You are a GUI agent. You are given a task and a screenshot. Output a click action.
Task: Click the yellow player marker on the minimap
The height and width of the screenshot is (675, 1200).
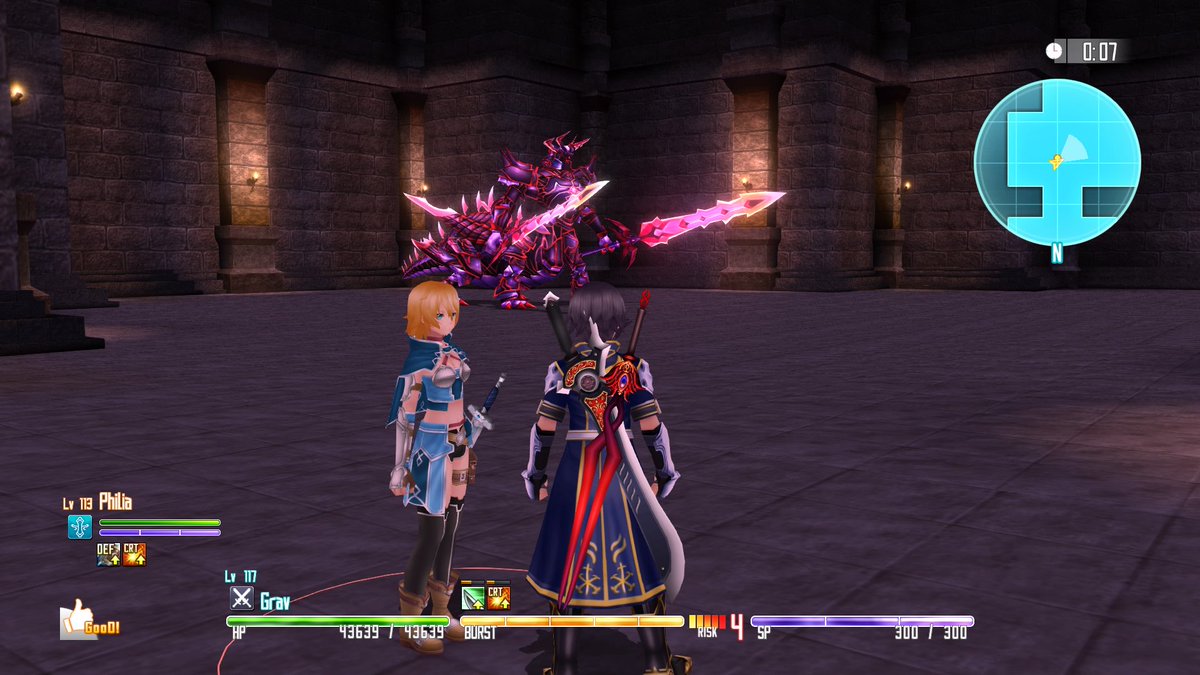(1054, 161)
